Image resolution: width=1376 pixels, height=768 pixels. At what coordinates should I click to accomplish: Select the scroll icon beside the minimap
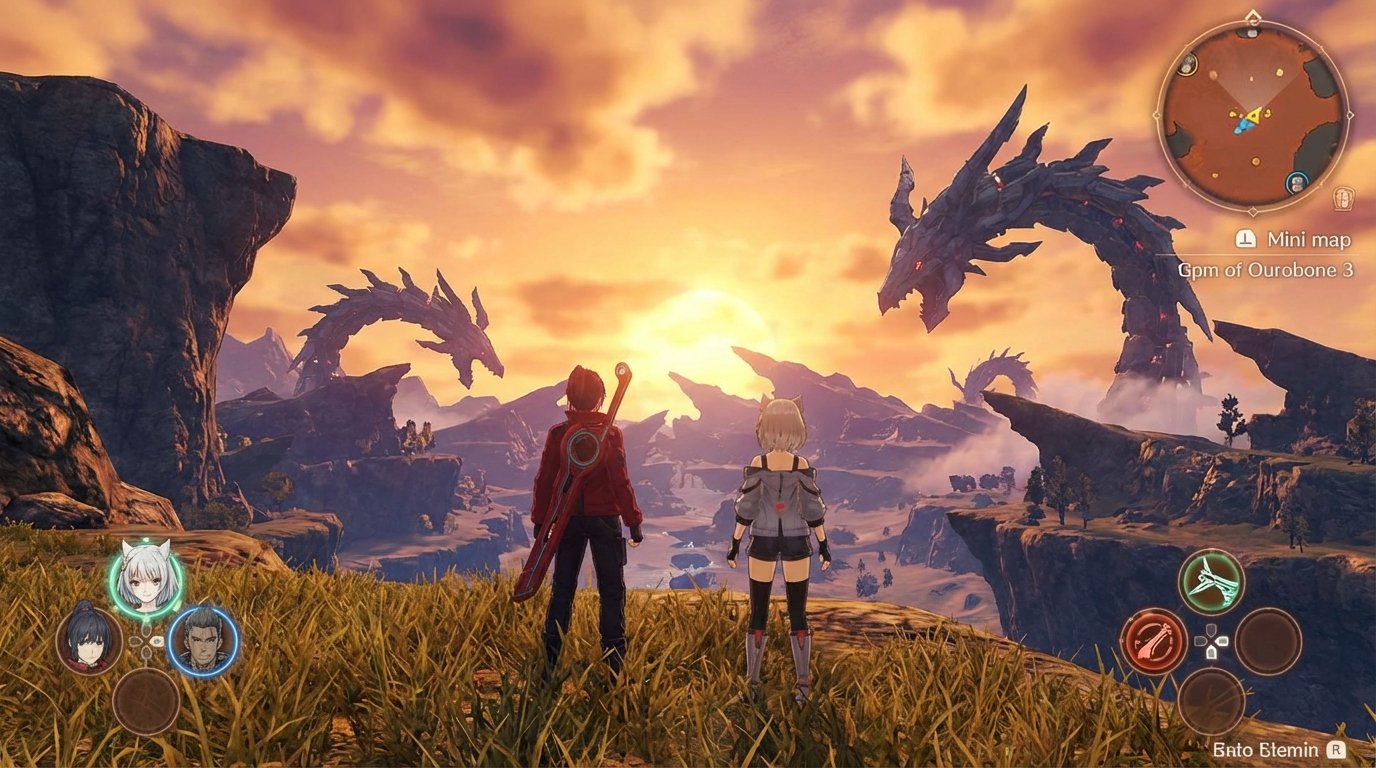pyautogui.click(x=1342, y=196)
